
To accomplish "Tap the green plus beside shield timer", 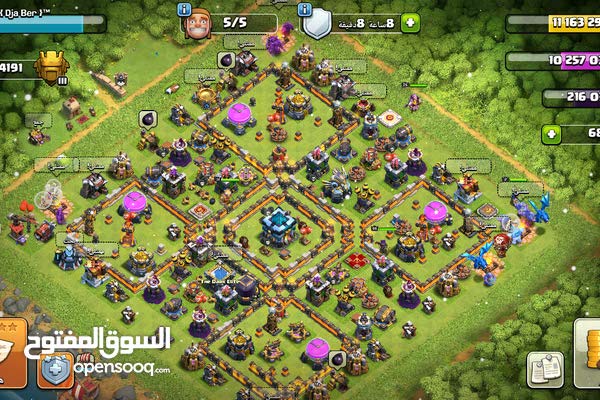I will pyautogui.click(x=415, y=21).
